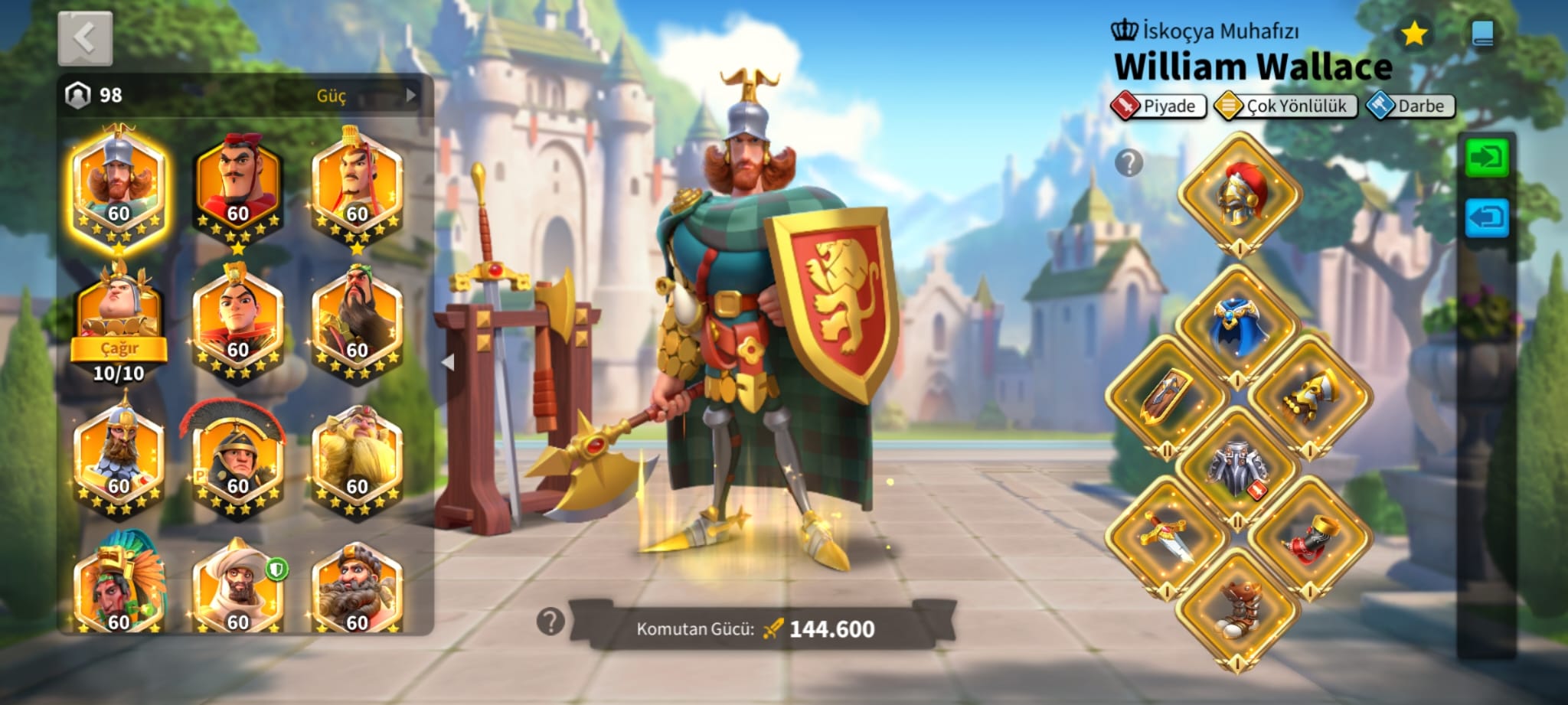Collapse the commander list with the arrow
The height and width of the screenshot is (705, 1568).
tap(449, 362)
